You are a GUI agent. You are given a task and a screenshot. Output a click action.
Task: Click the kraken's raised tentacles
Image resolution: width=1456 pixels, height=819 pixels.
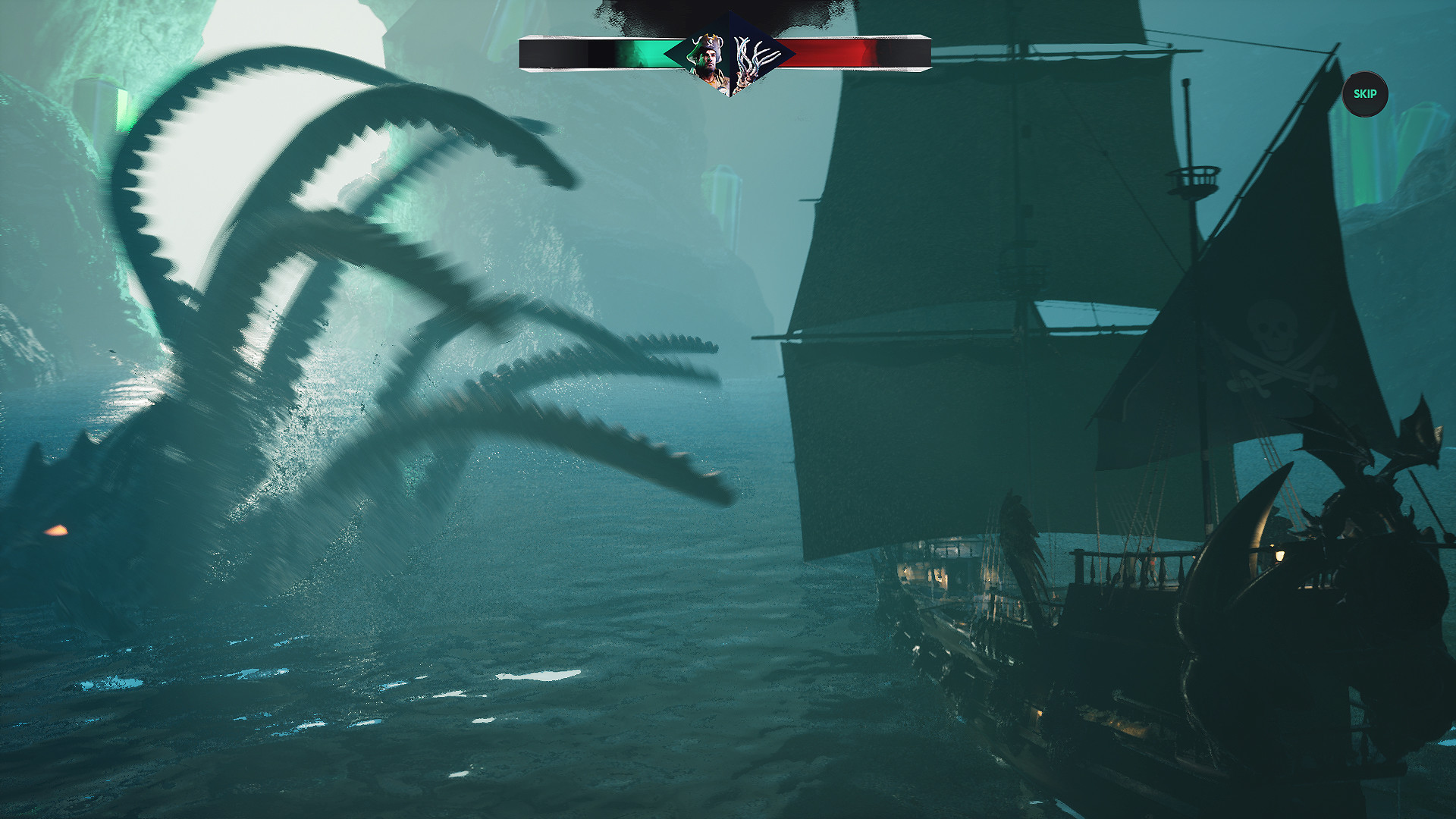coord(341,265)
